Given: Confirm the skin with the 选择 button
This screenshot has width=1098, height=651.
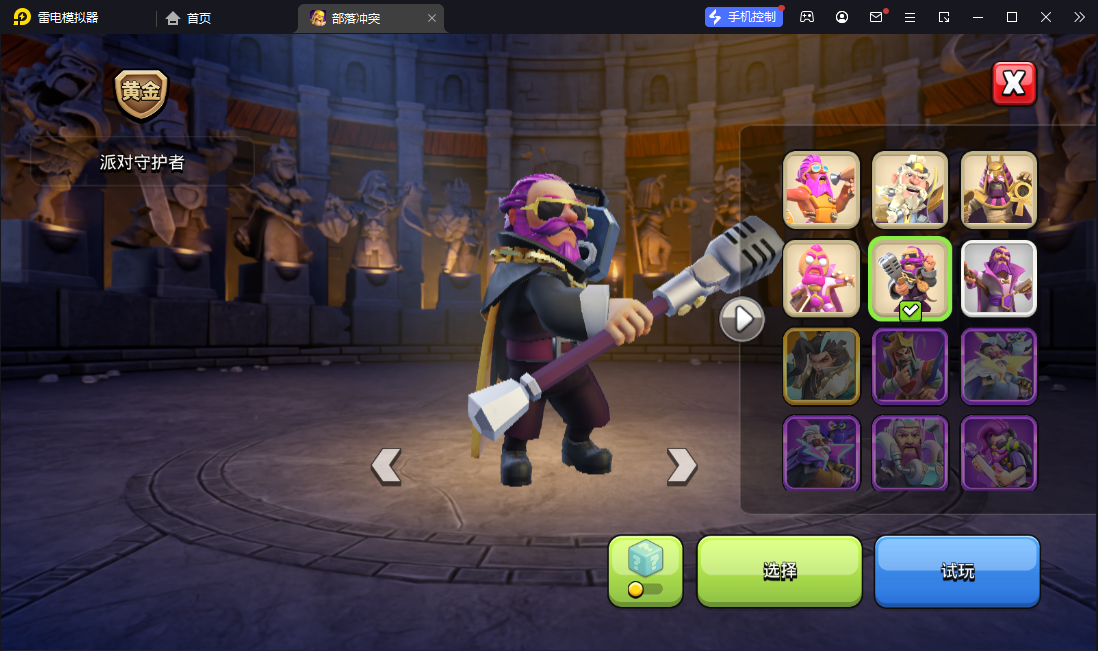Looking at the screenshot, I should click(779, 571).
